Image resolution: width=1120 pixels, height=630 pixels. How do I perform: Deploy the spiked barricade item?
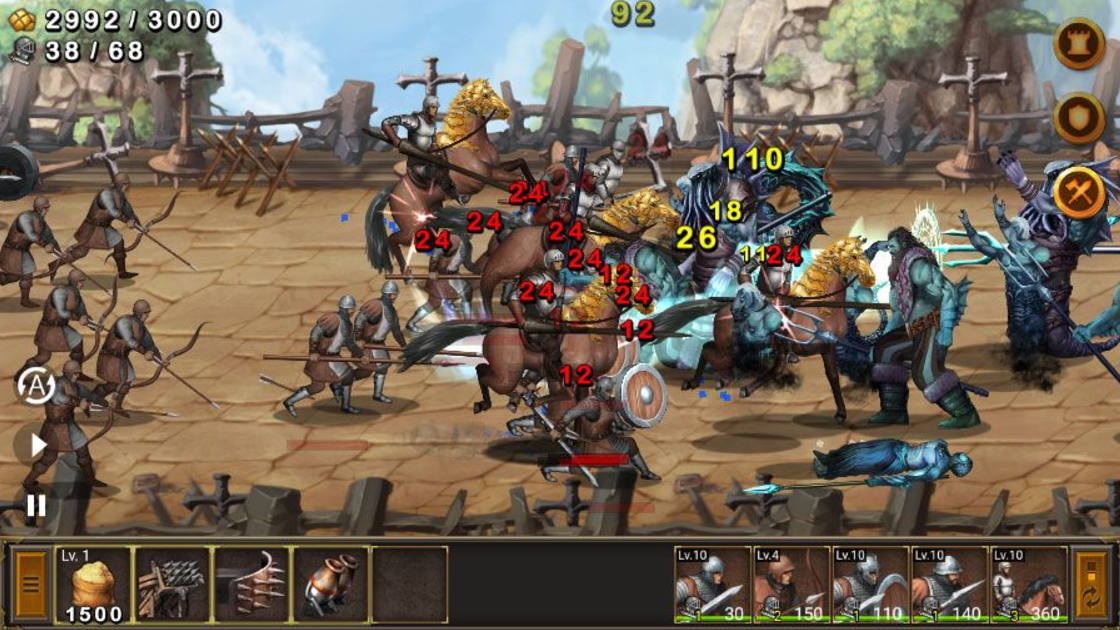172,585
